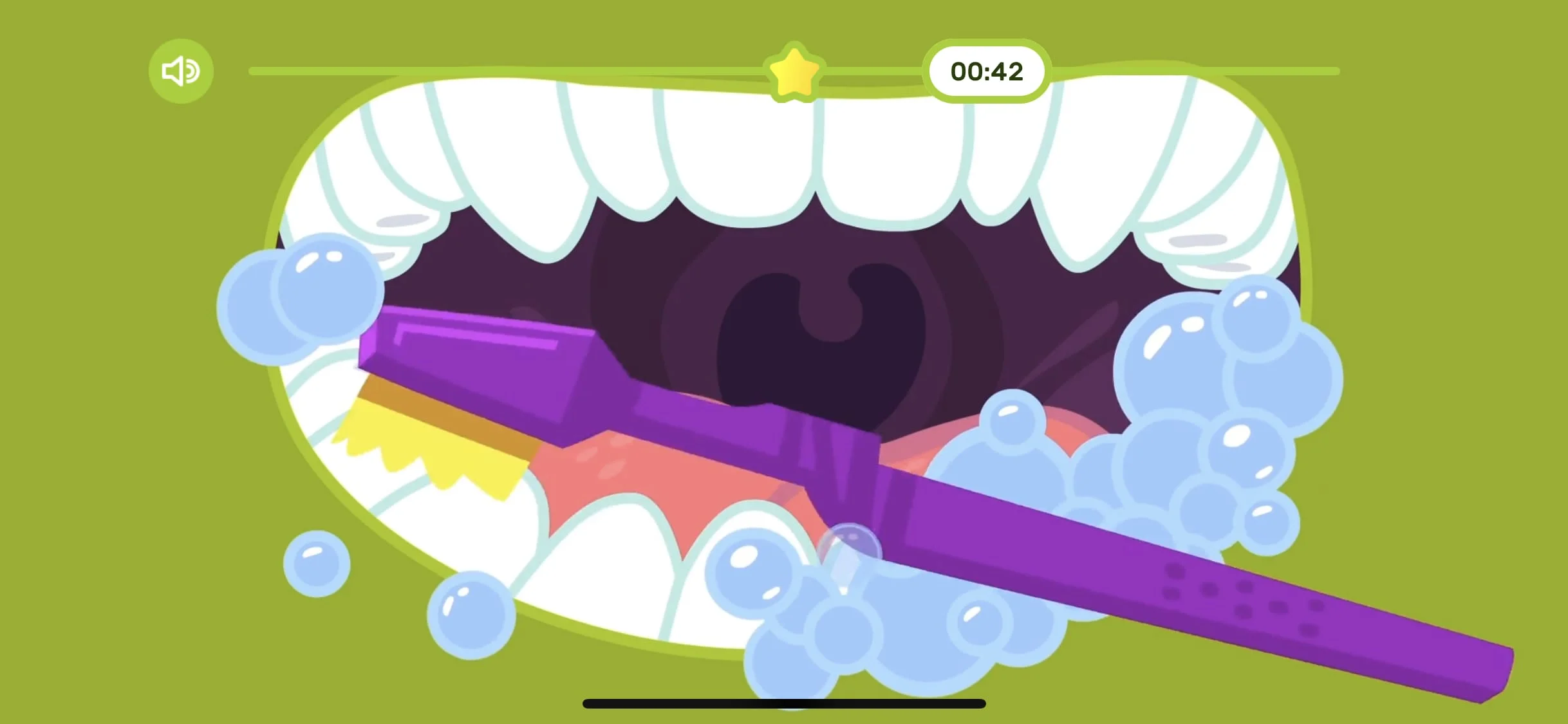Click the 00:42 timer badge

point(987,72)
